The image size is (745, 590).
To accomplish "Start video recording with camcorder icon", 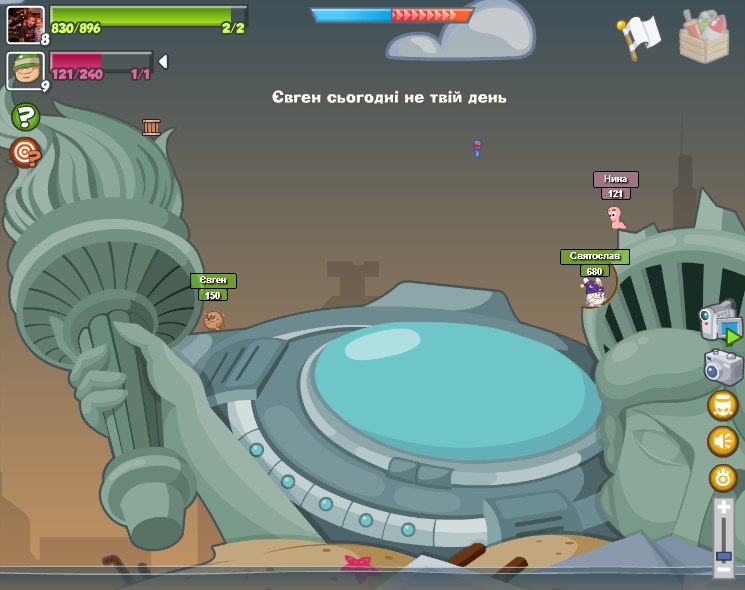I will [721, 323].
